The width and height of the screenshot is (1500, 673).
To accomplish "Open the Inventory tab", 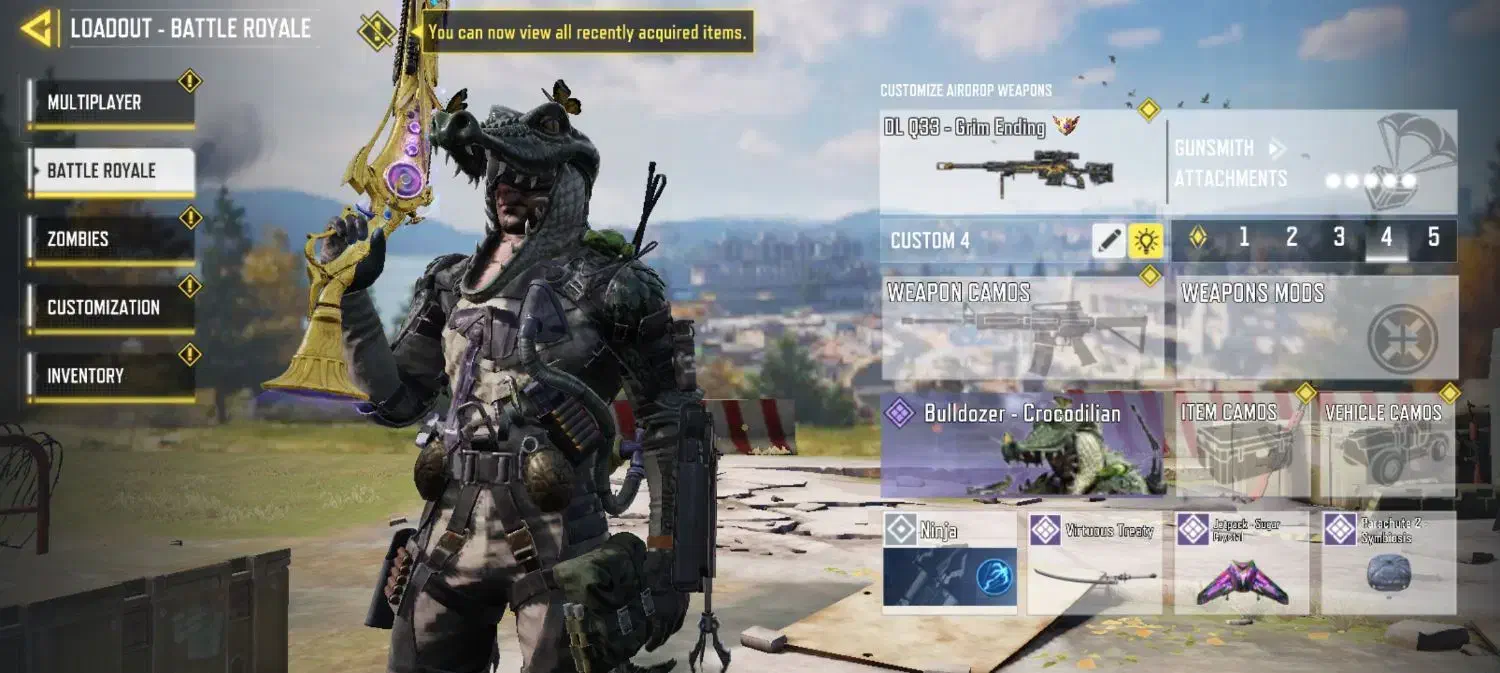I will coord(111,376).
